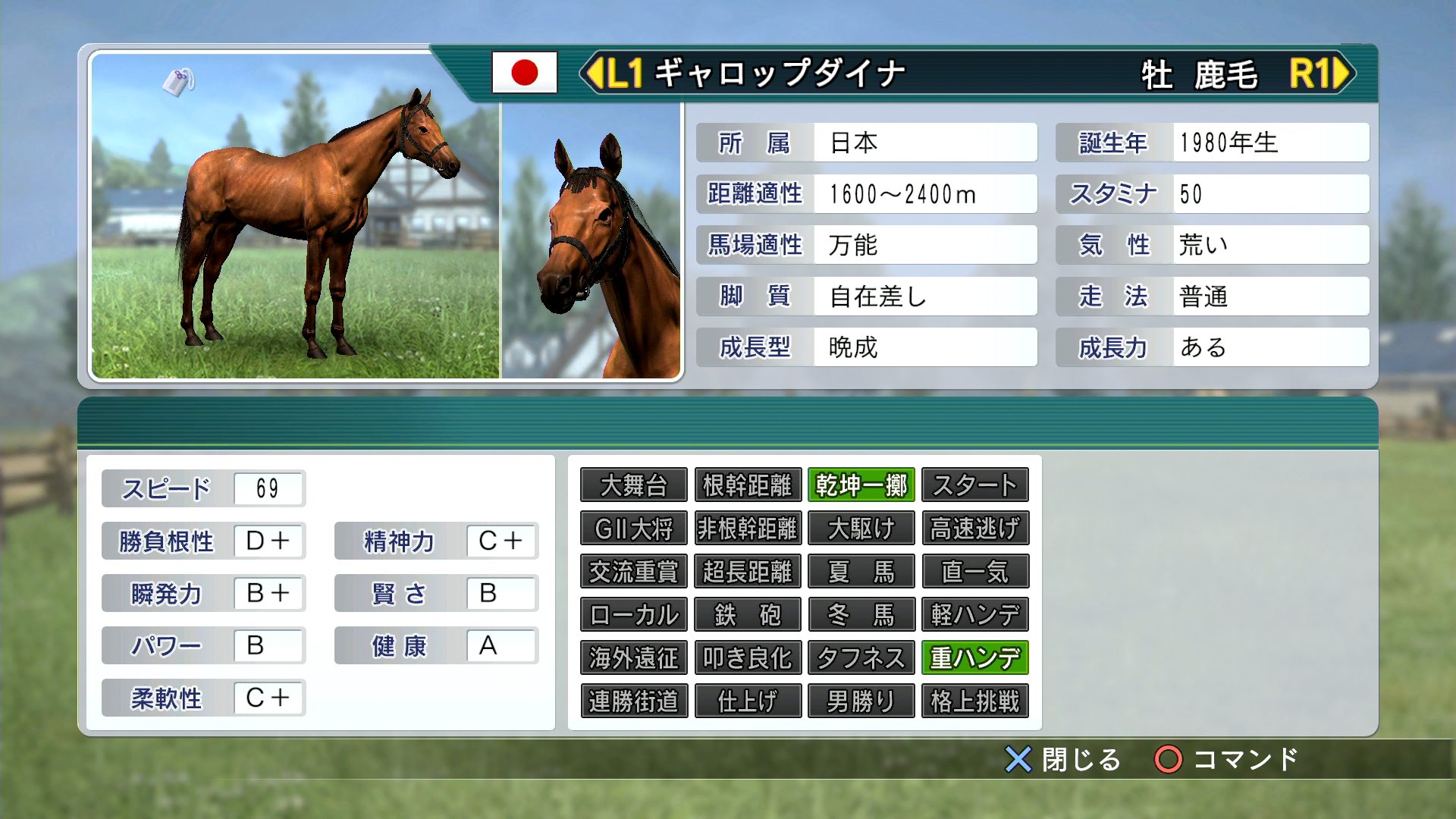The width and height of the screenshot is (1456, 819).
Task: Click the 高速逃げ trait tile
Action: [x=975, y=529]
